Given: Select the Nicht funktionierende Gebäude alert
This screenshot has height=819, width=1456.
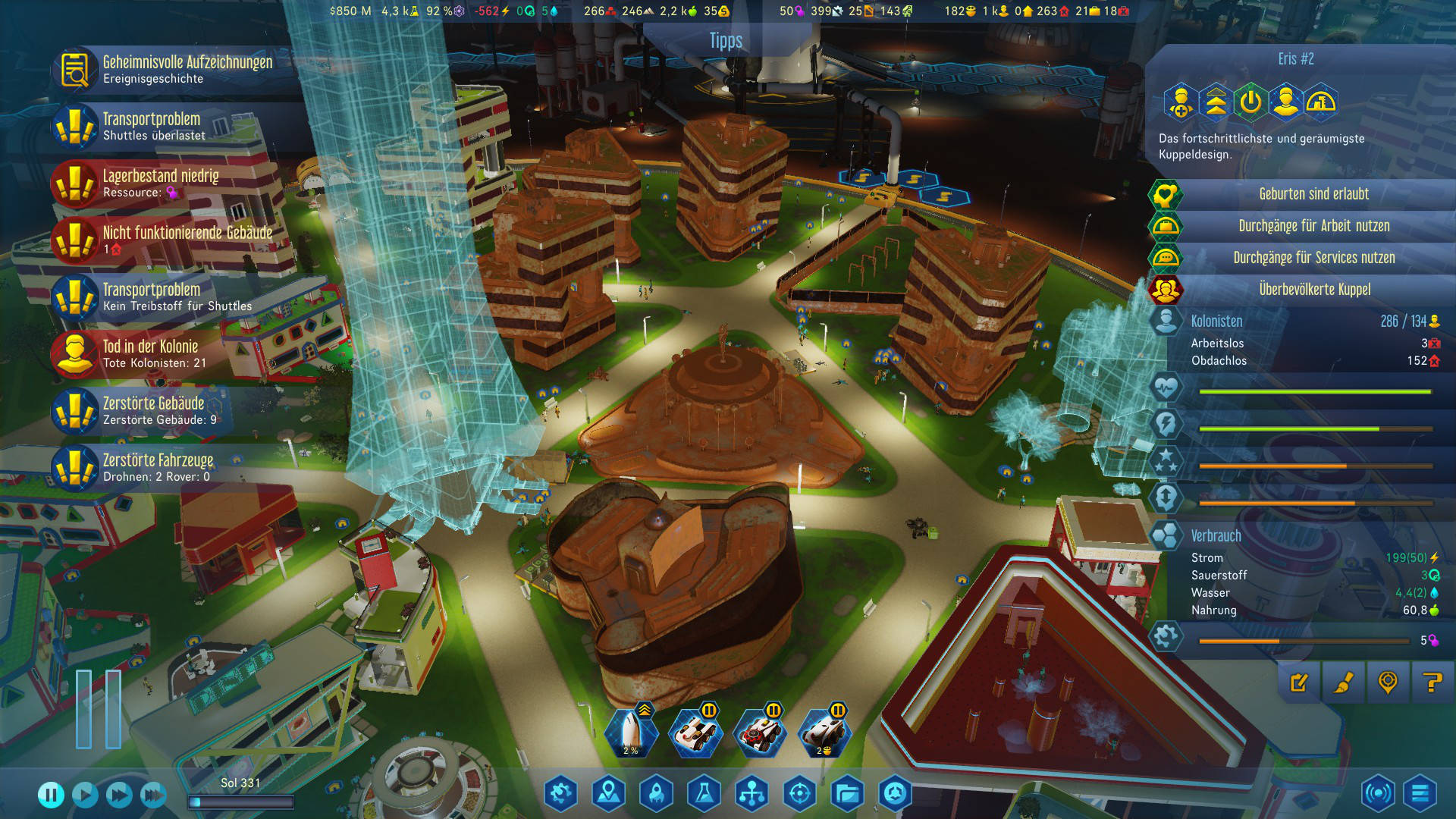Looking at the screenshot, I should click(x=174, y=240).
